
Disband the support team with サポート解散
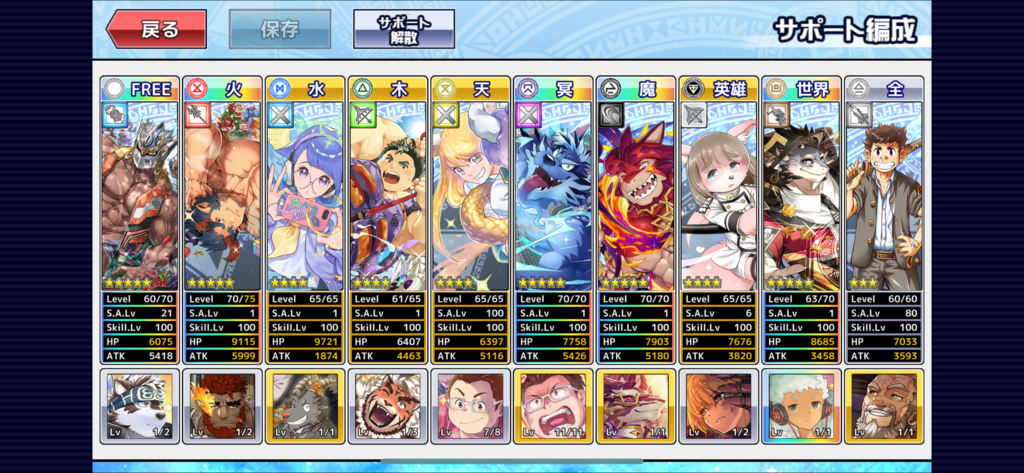(x=403, y=29)
